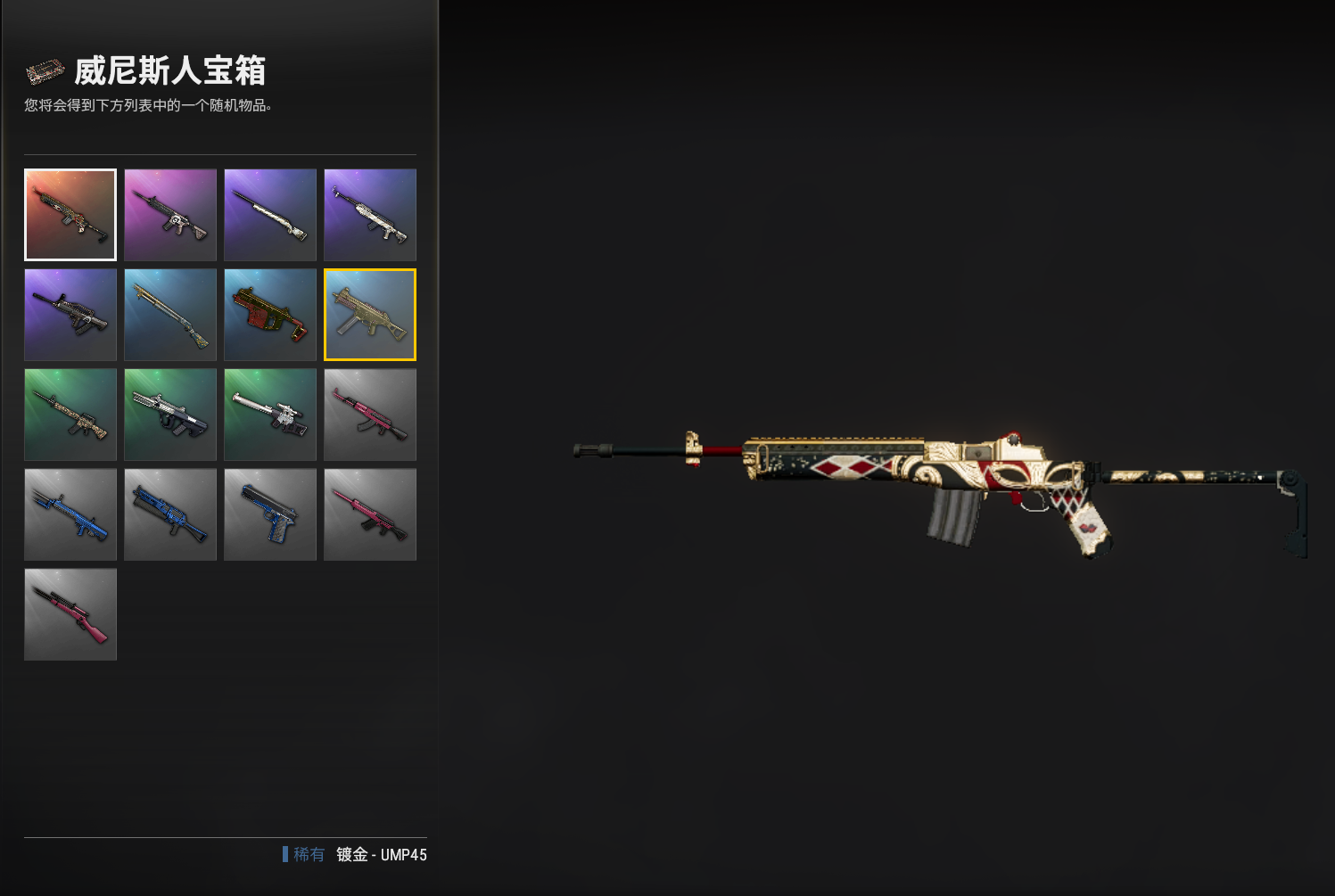Click the Venetian crate icon beside the title
Screen dimensions: 1335x896
click(x=45, y=71)
